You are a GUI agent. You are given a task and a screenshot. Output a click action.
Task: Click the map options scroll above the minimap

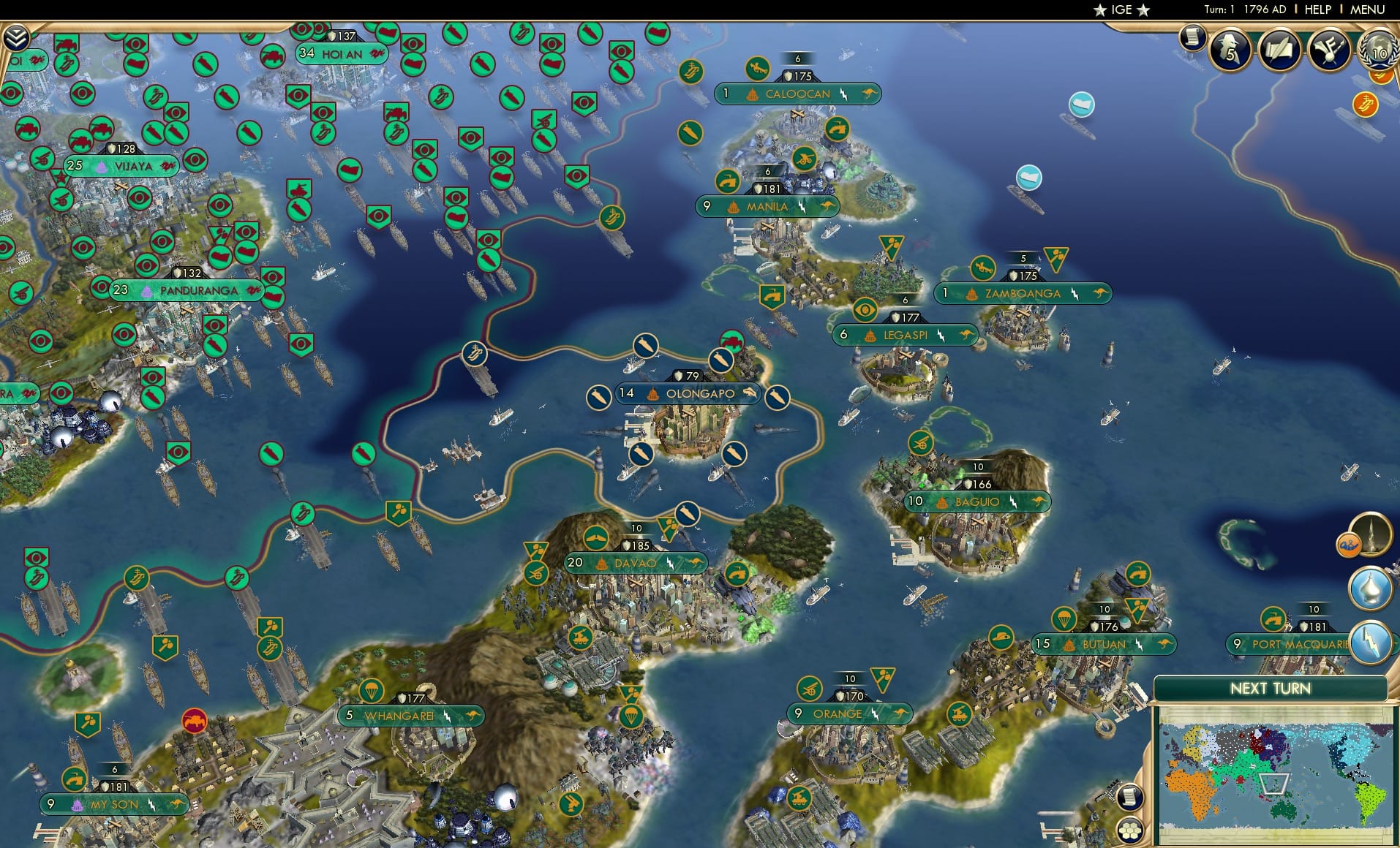pos(1130,797)
